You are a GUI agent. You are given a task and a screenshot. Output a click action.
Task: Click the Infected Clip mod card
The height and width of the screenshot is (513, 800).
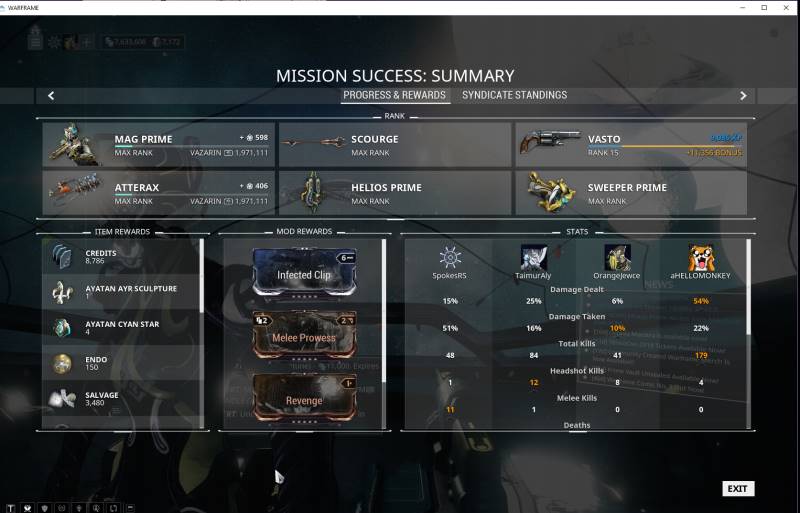click(x=303, y=273)
